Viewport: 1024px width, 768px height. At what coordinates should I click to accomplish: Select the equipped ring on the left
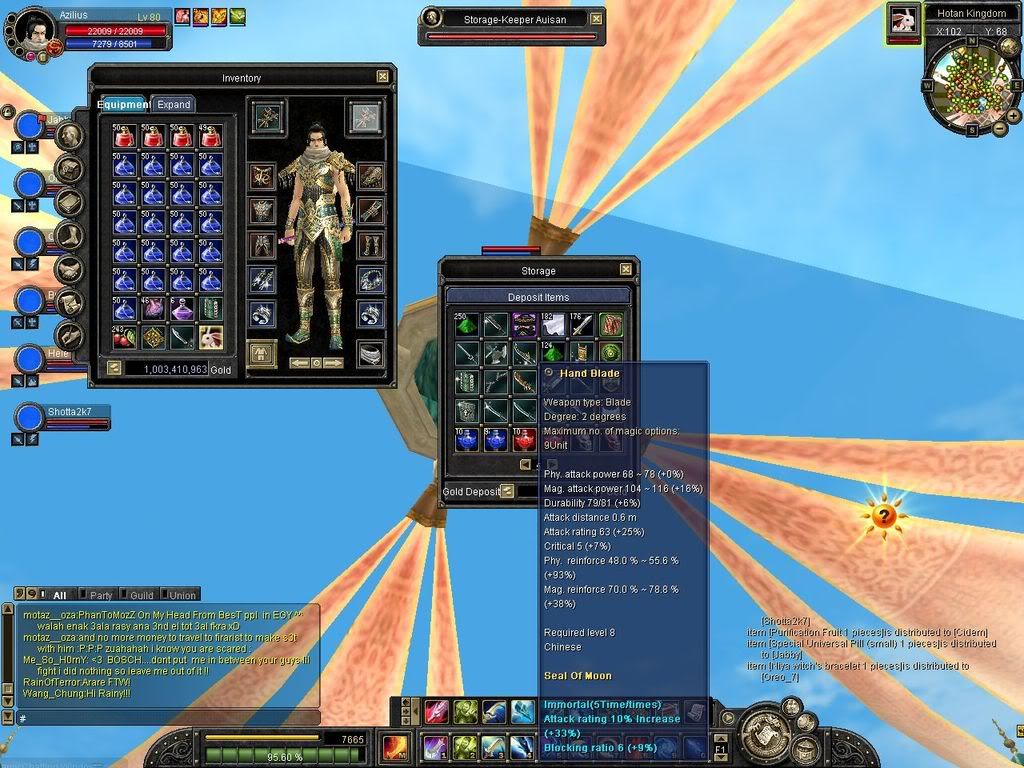262,315
